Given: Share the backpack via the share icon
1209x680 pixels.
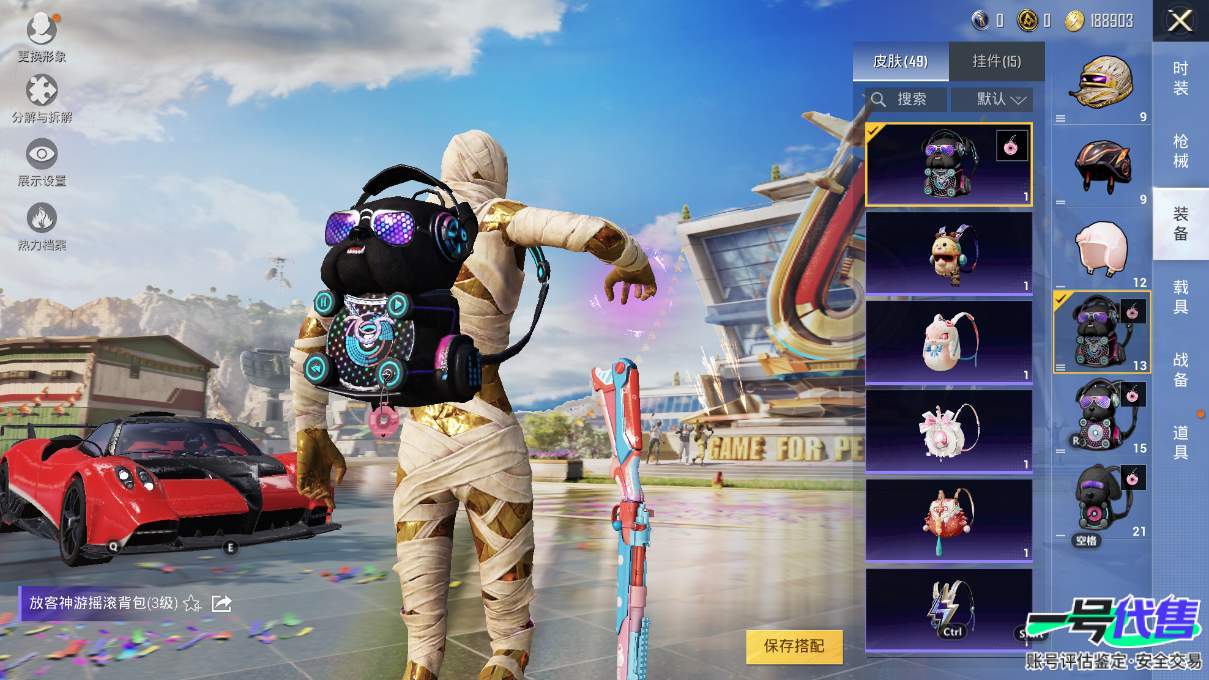Looking at the screenshot, I should (x=222, y=603).
